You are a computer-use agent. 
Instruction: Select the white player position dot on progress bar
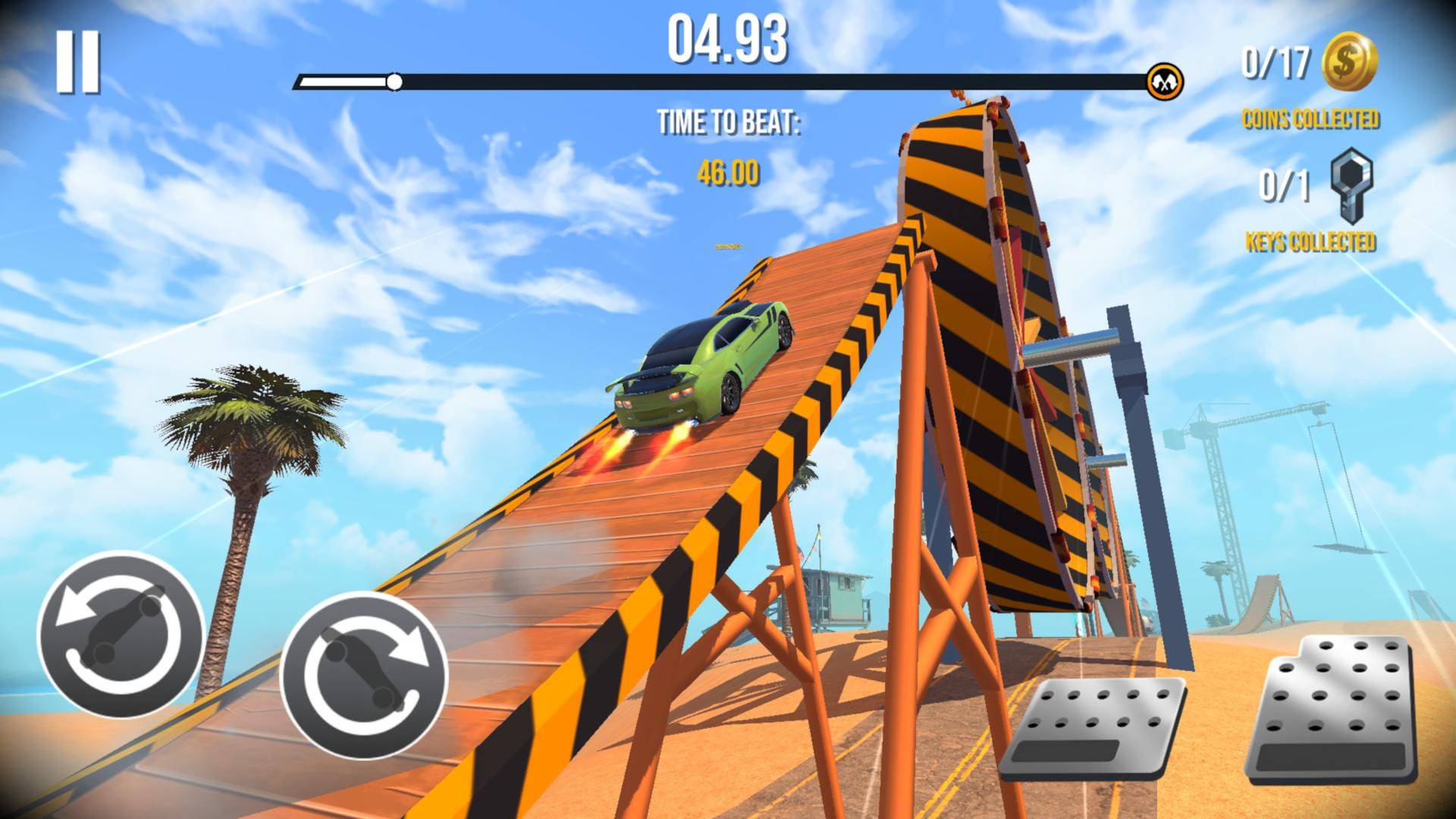395,80
